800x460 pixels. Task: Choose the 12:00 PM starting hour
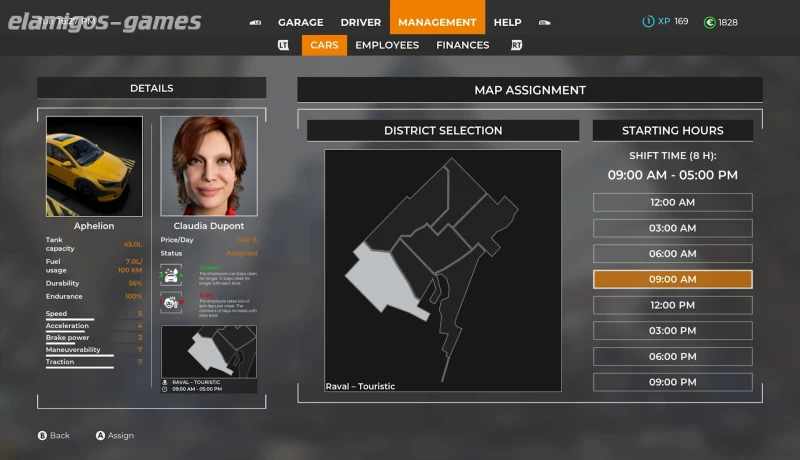point(672,305)
